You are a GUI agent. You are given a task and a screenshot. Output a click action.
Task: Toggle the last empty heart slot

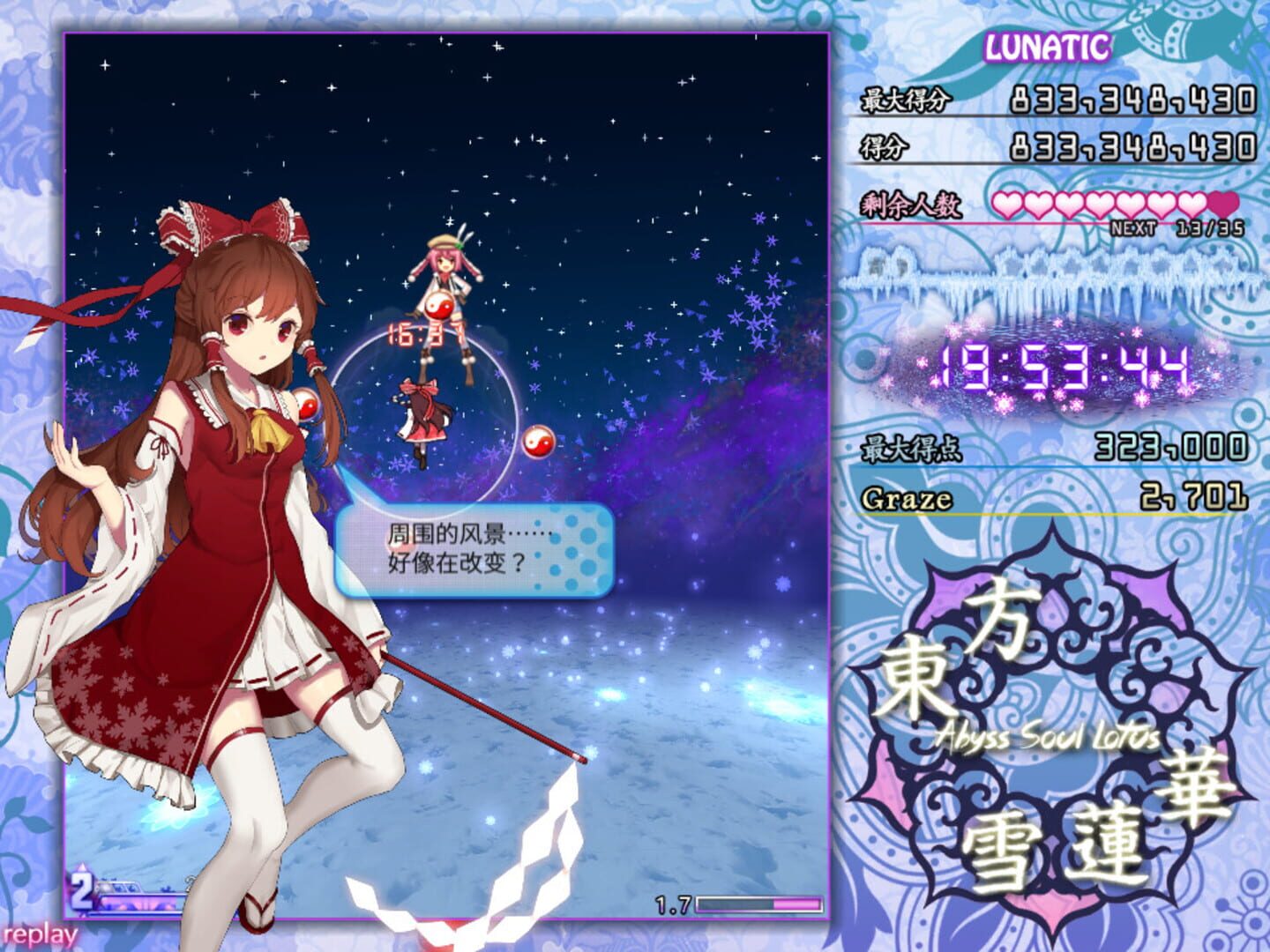coord(1221,205)
